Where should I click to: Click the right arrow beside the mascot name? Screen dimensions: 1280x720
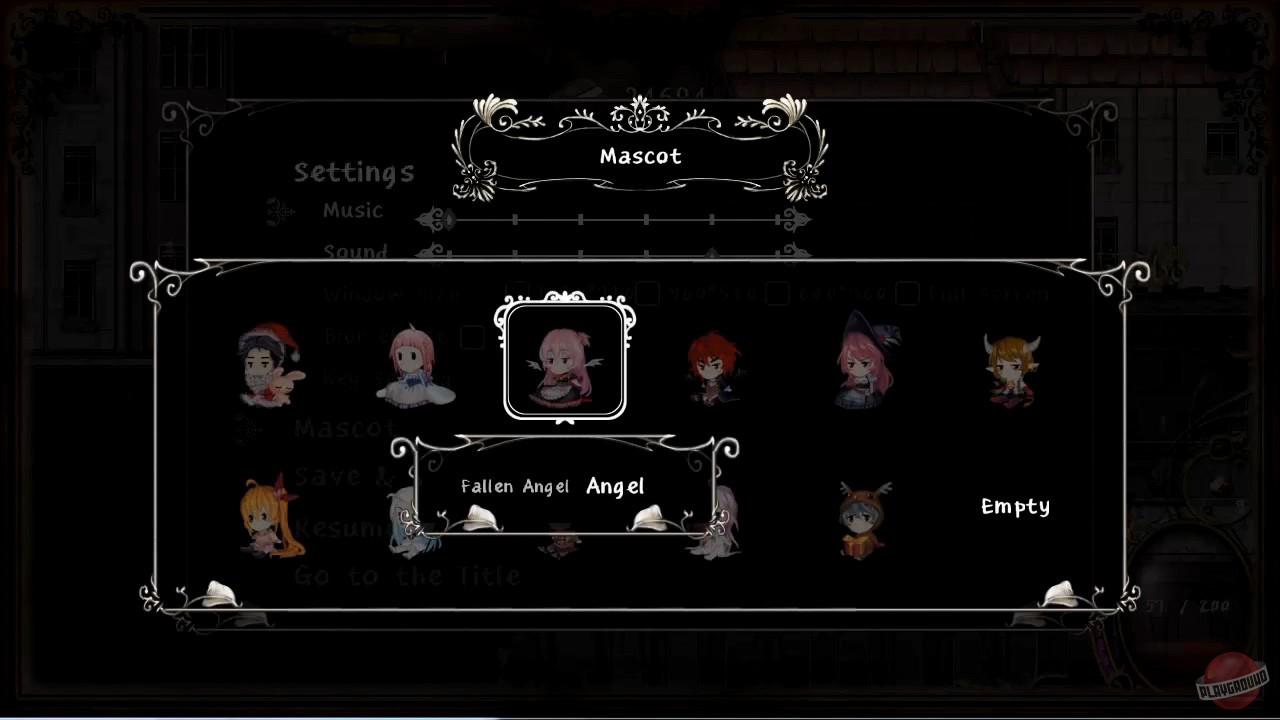point(650,515)
